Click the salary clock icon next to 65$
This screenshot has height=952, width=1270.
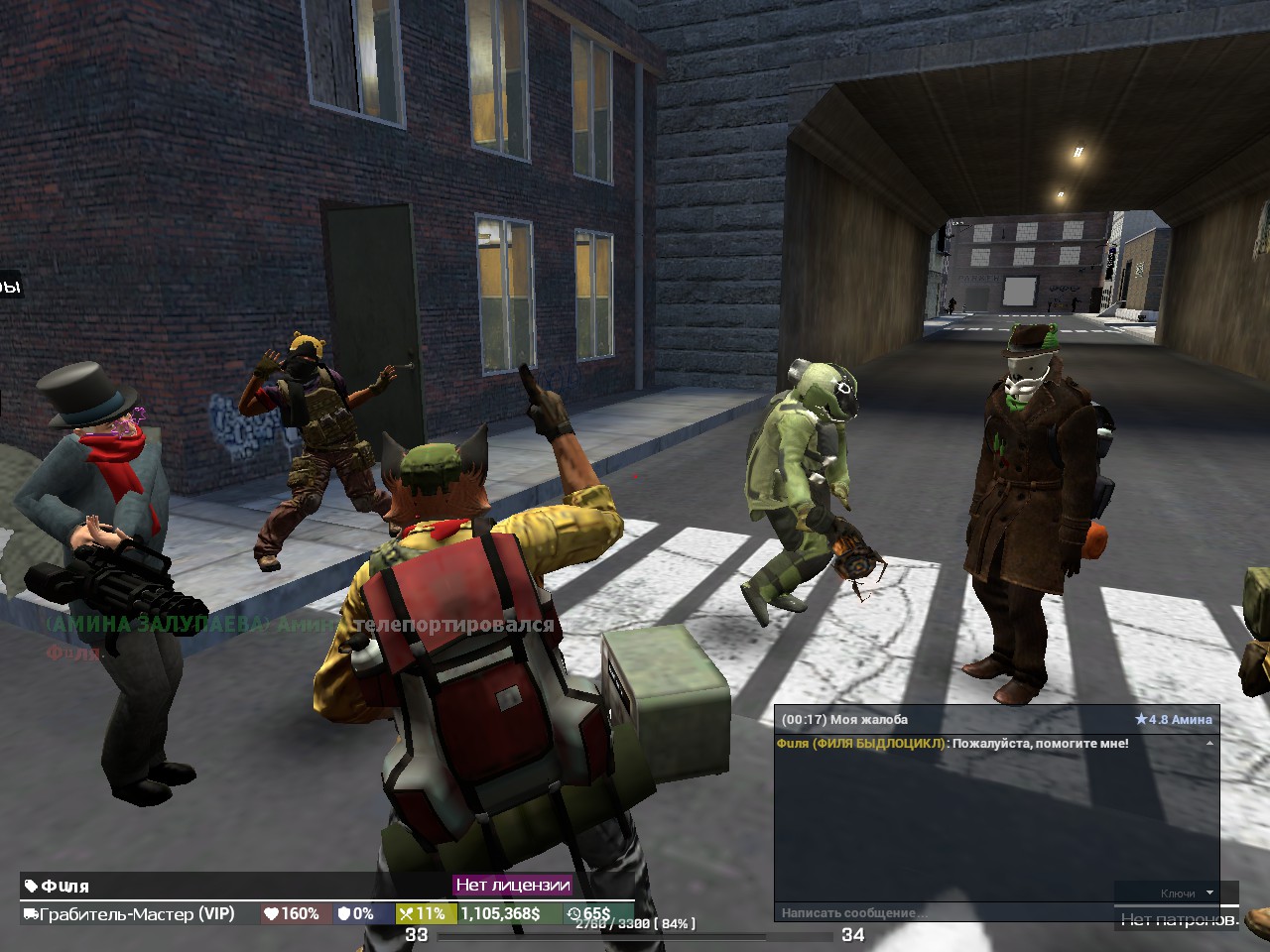coord(573,912)
